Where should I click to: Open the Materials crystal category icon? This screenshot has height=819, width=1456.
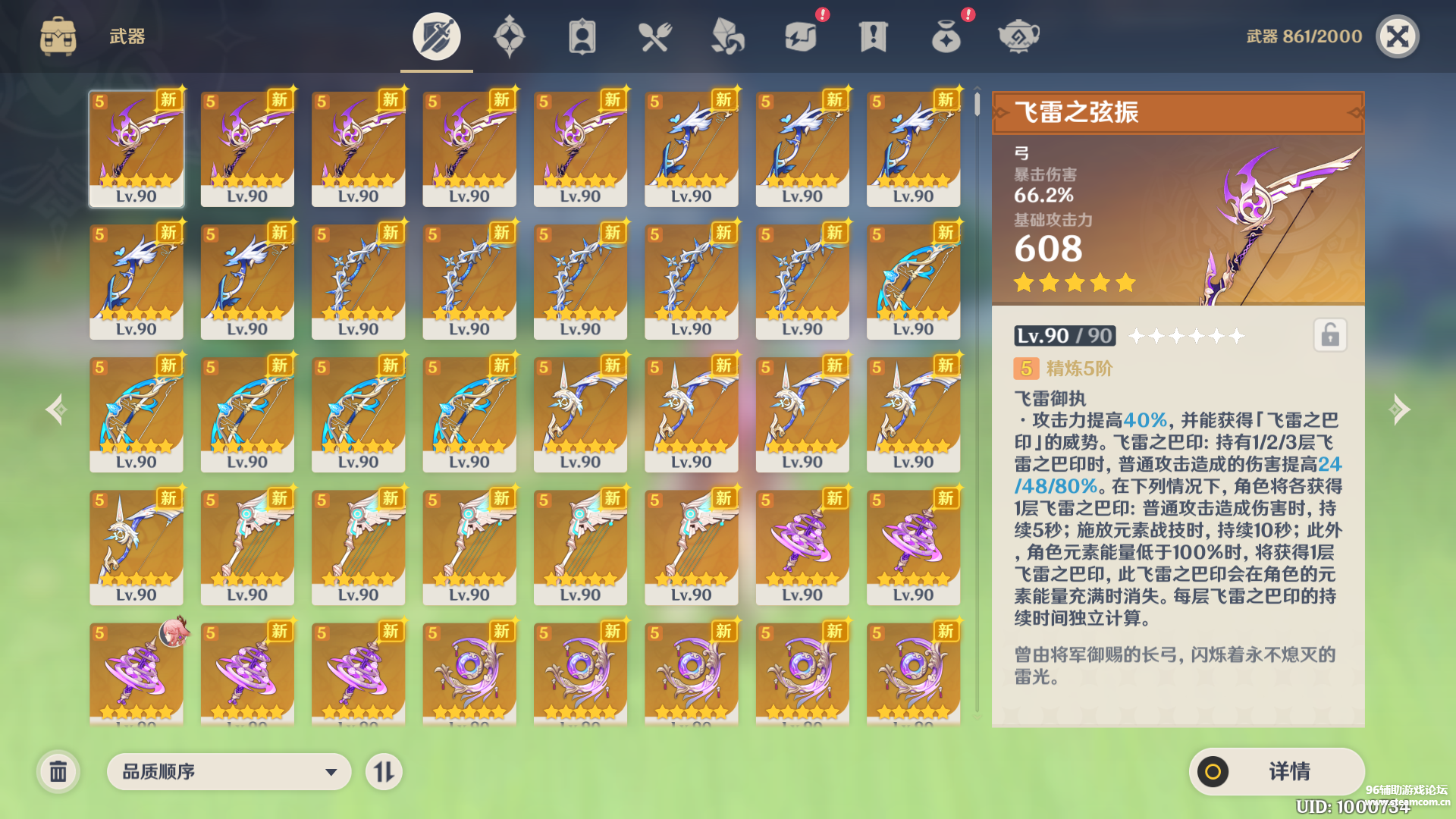726,36
